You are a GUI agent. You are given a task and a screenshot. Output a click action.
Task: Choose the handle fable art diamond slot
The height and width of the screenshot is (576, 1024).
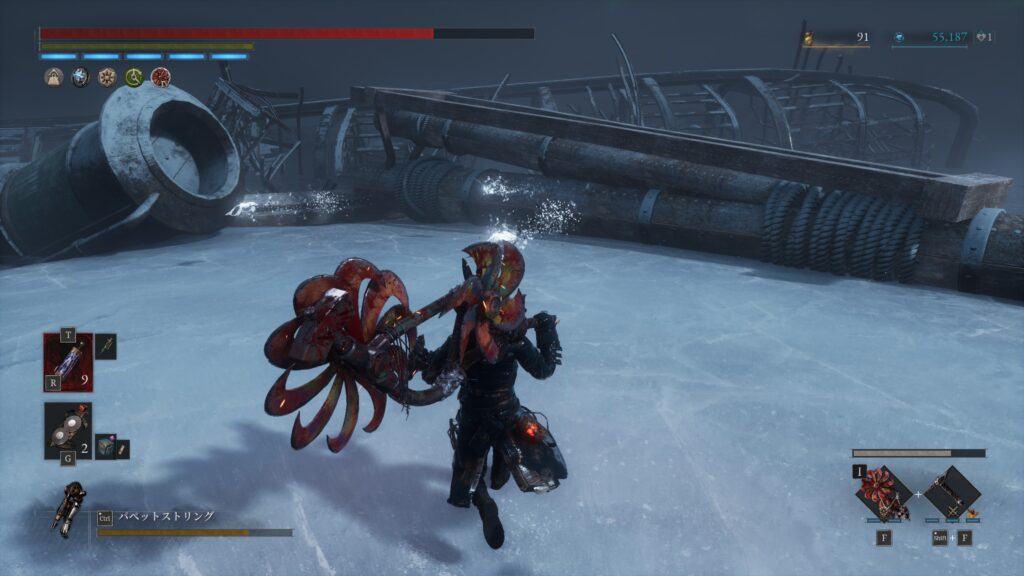pos(951,493)
